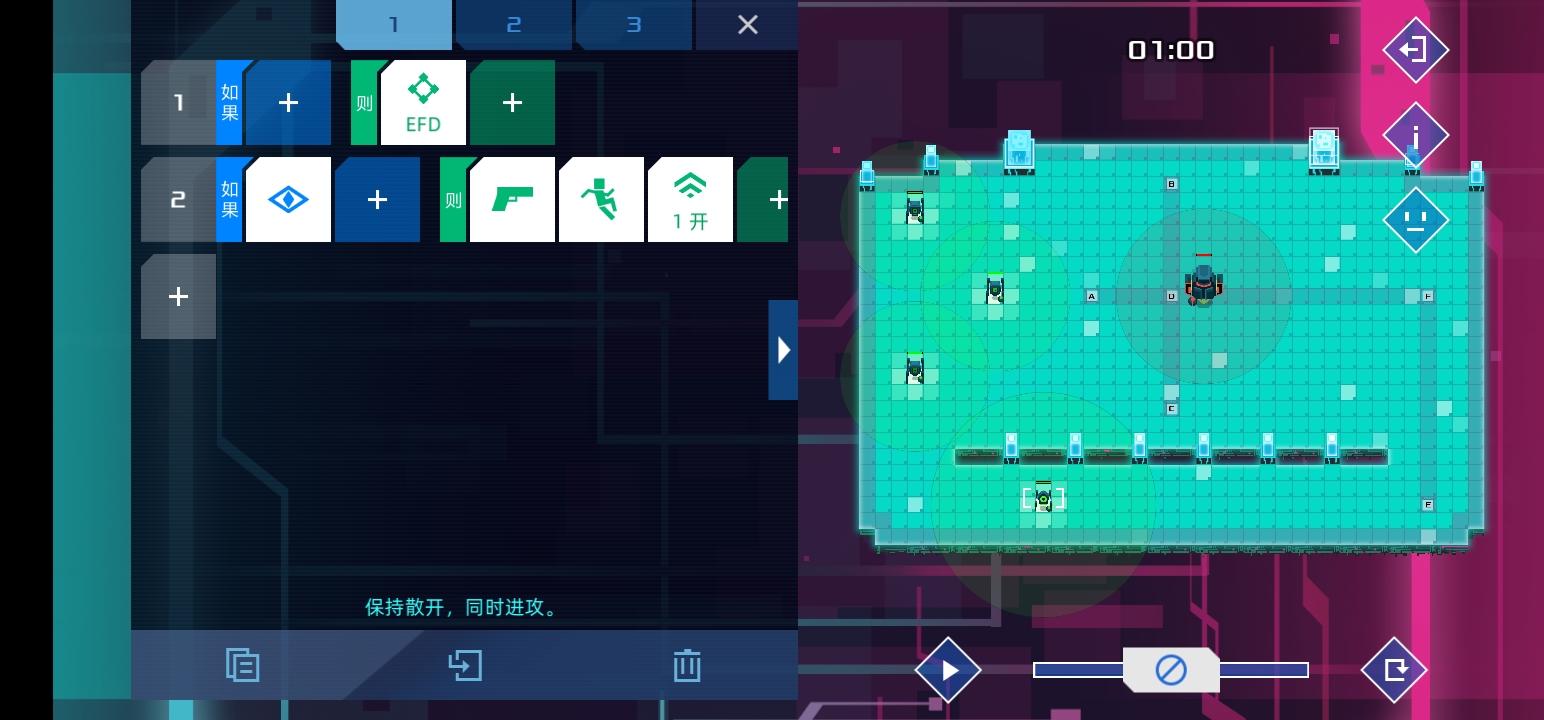The width and height of the screenshot is (1544, 720).
Task: Click the import icon in the bottom toolbar
Action: (x=464, y=664)
